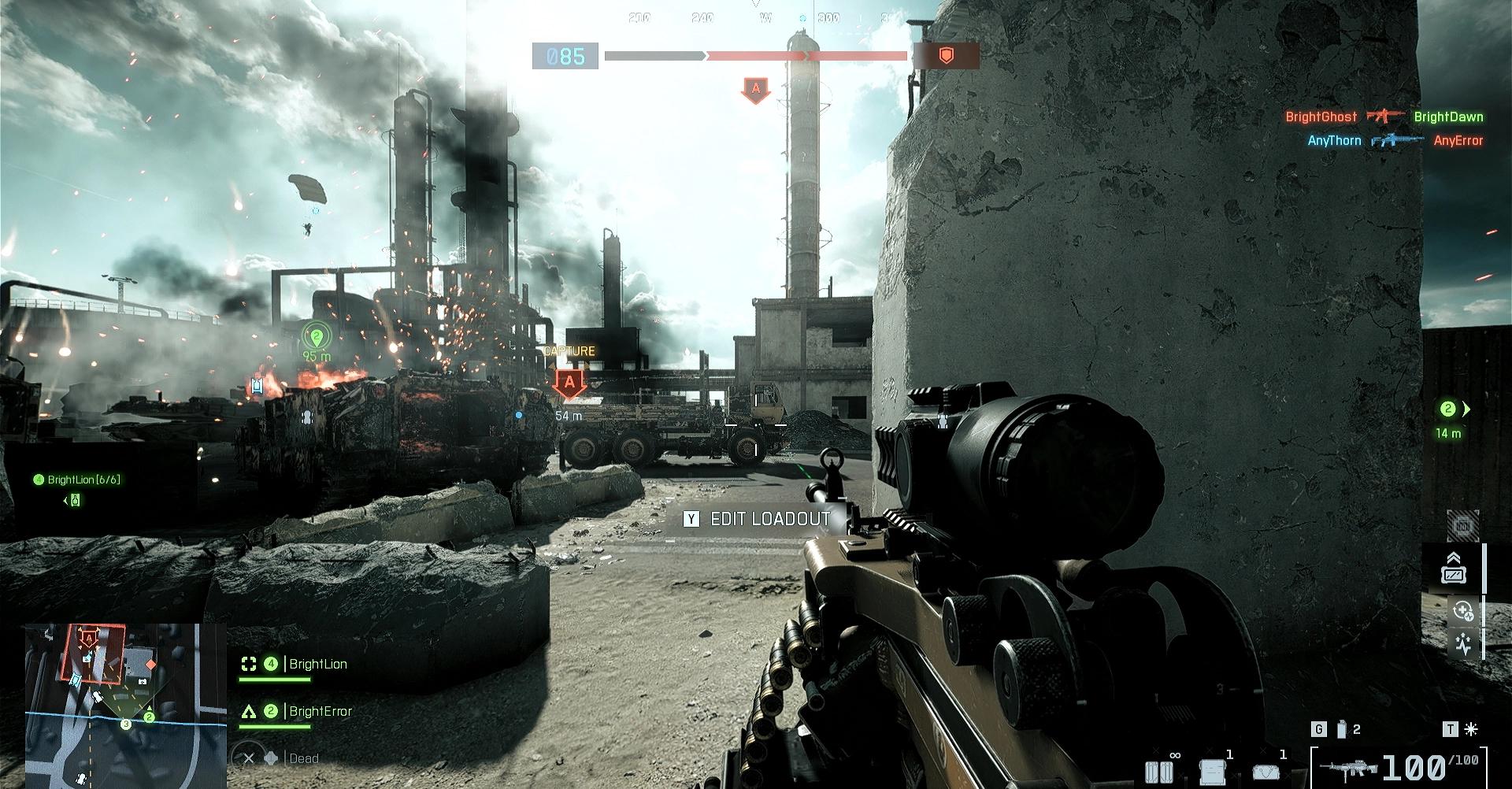Select the enemy shield emblem on score bar
Viewport: 1512px width, 789px height.
[946, 55]
